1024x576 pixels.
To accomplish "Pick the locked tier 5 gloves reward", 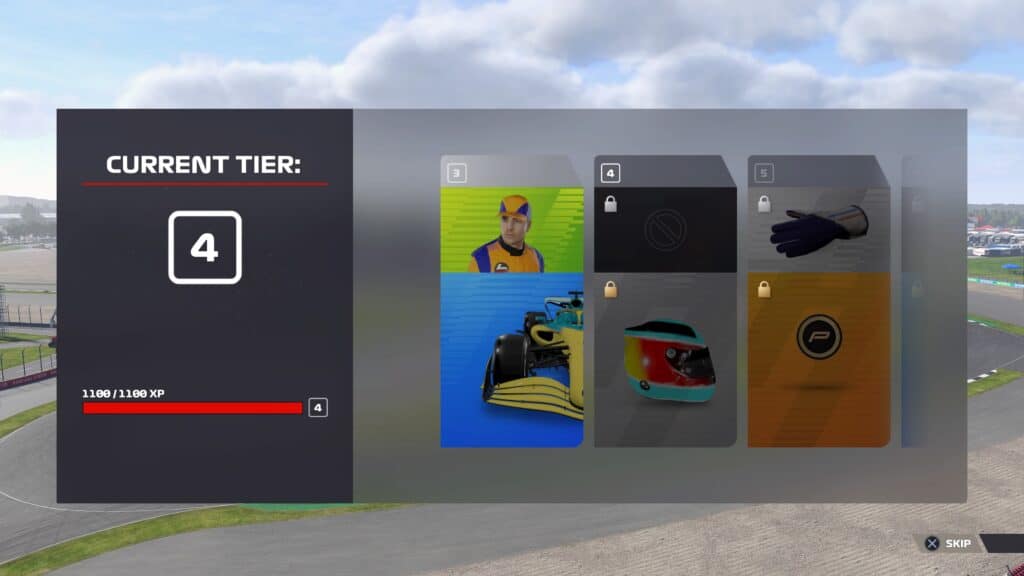I will [819, 229].
